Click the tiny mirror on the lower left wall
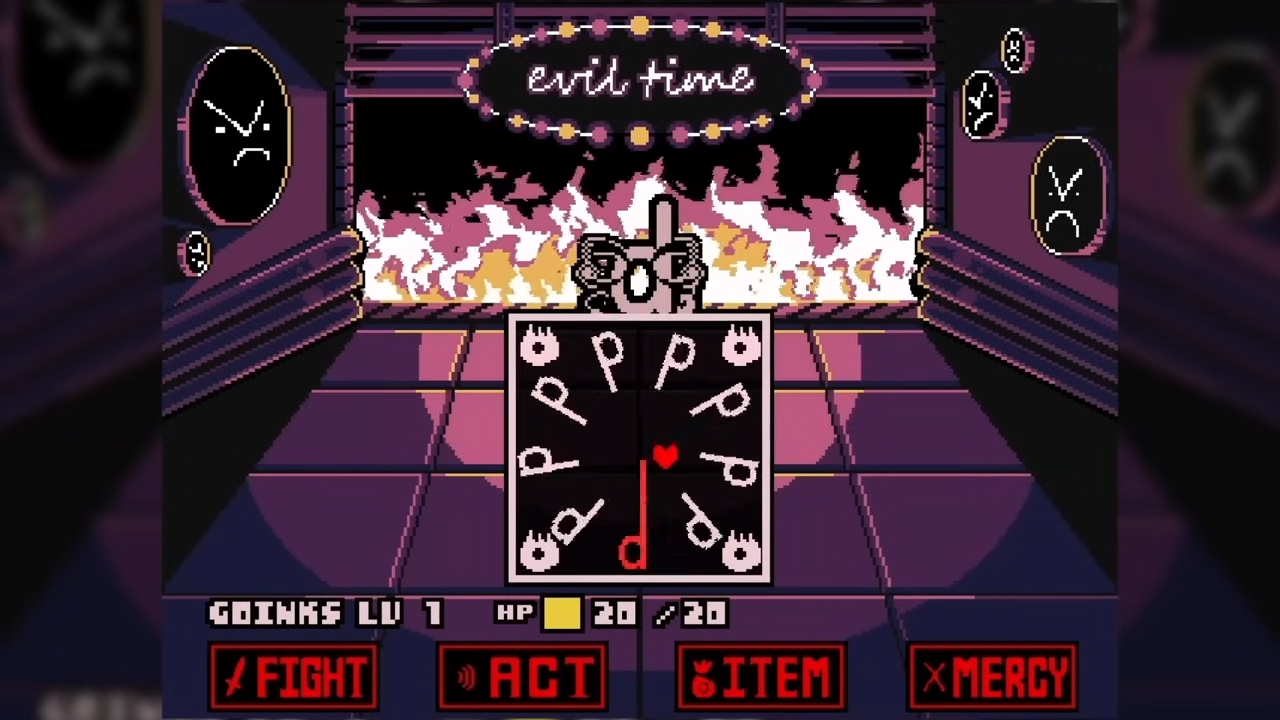The image size is (1280, 720). (x=196, y=253)
